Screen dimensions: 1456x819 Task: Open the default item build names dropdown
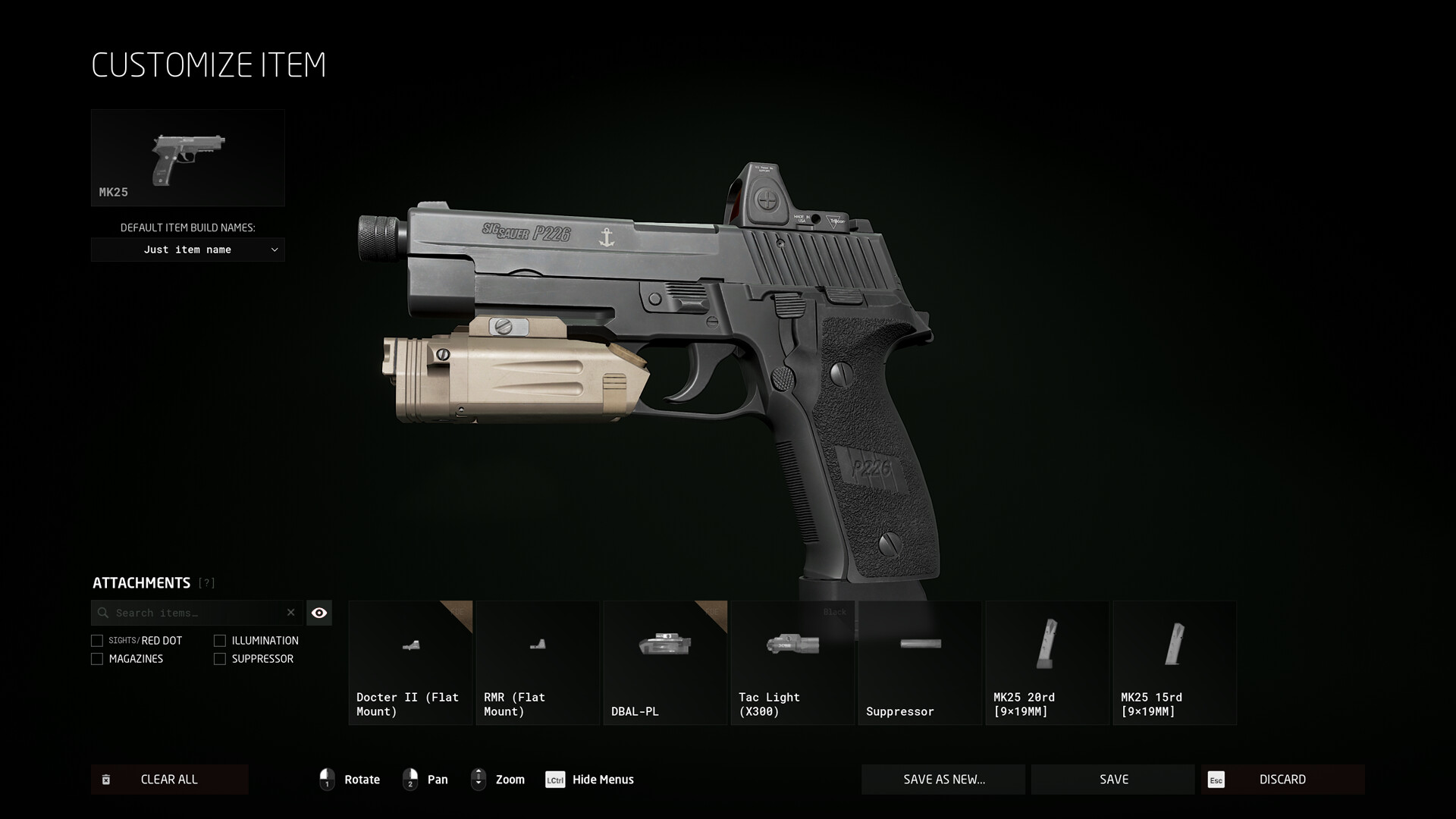pos(188,249)
